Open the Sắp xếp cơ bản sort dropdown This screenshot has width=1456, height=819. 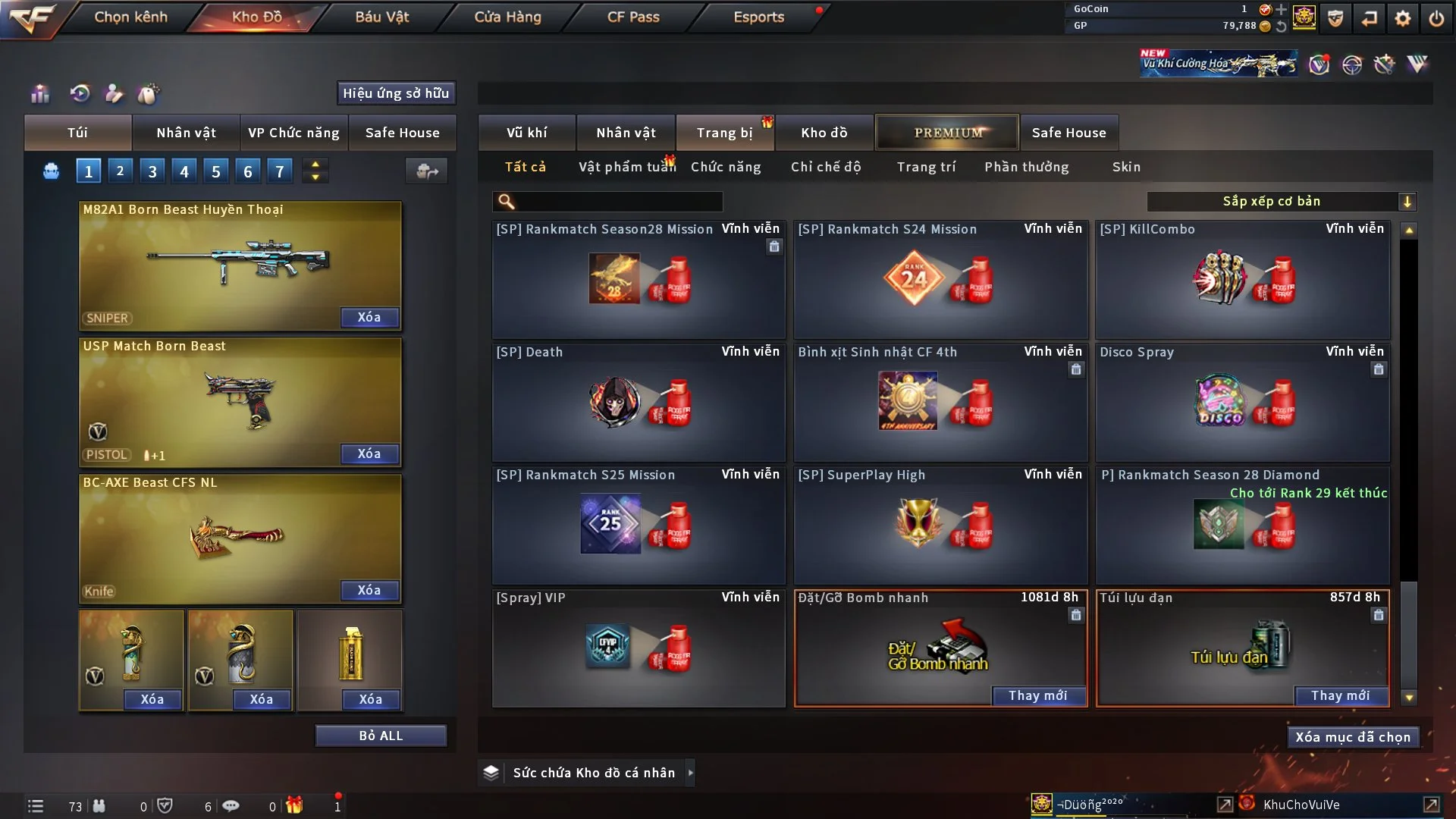[1281, 201]
